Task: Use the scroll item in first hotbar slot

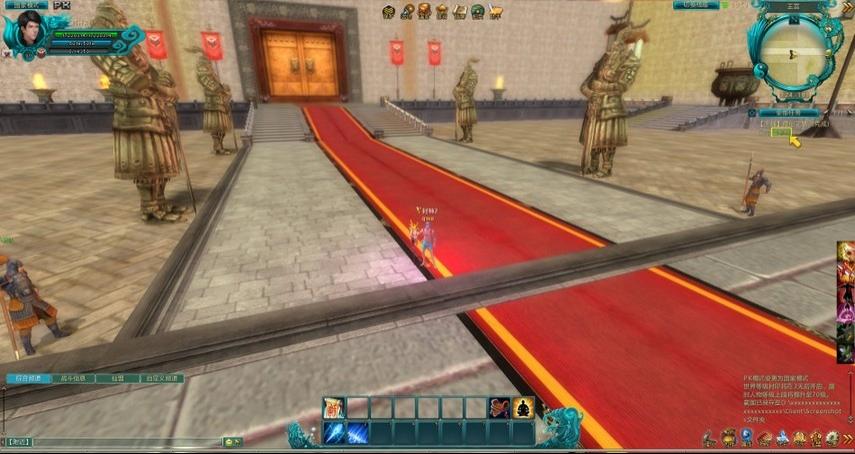Action: [333, 407]
